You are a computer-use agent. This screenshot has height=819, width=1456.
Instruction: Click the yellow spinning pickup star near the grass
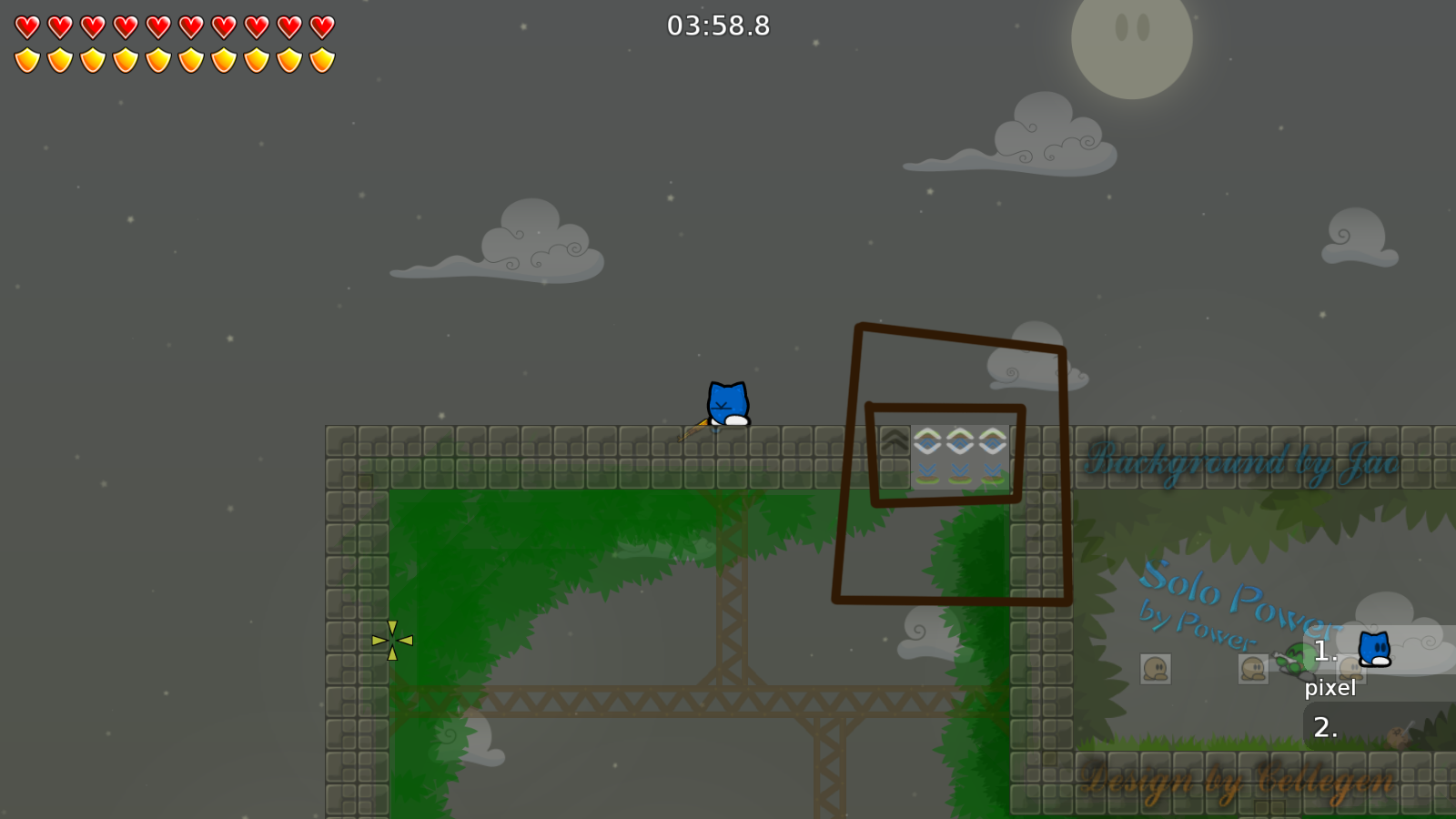click(391, 642)
